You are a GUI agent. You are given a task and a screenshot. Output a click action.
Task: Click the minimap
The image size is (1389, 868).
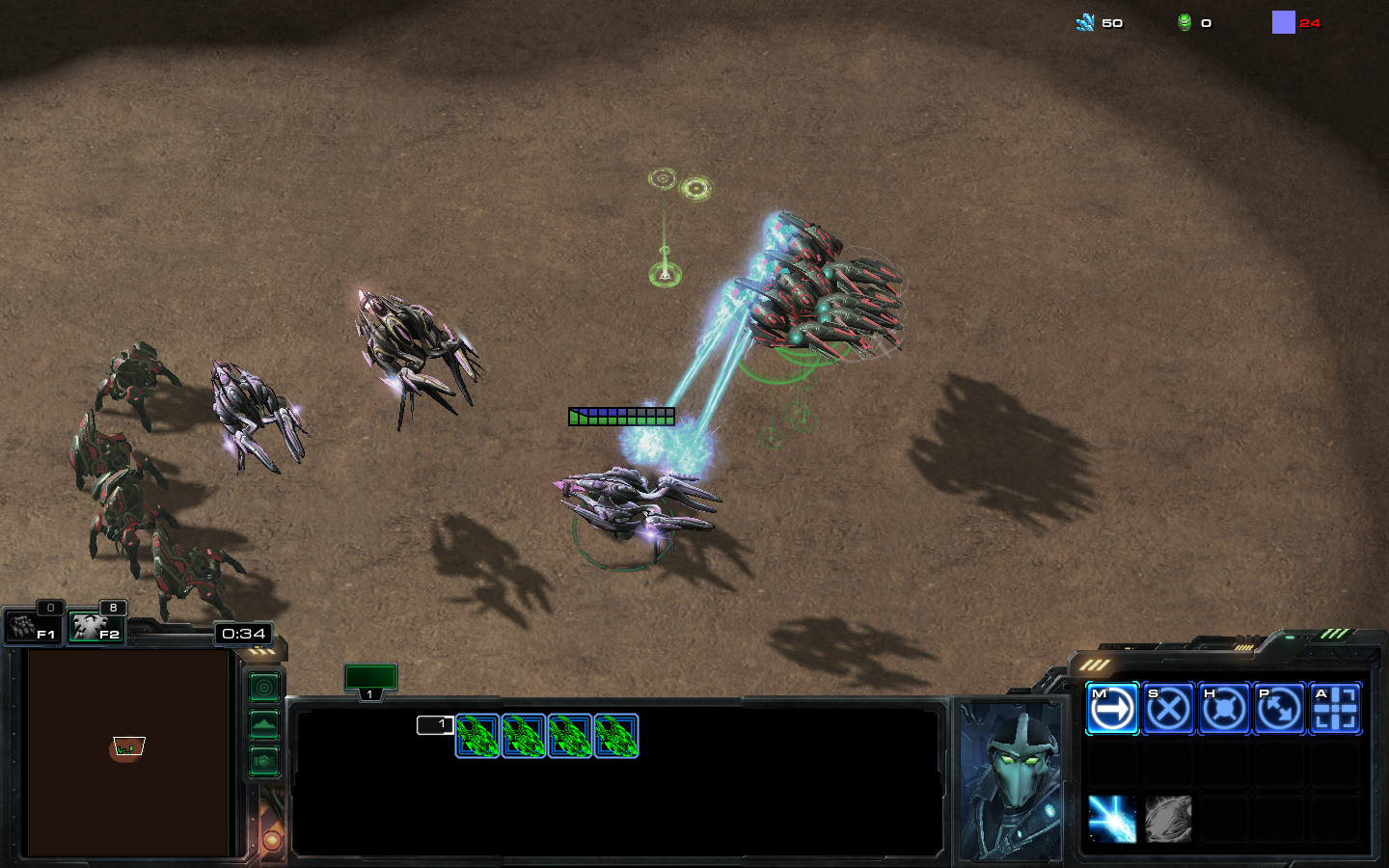pyautogui.click(x=128, y=753)
